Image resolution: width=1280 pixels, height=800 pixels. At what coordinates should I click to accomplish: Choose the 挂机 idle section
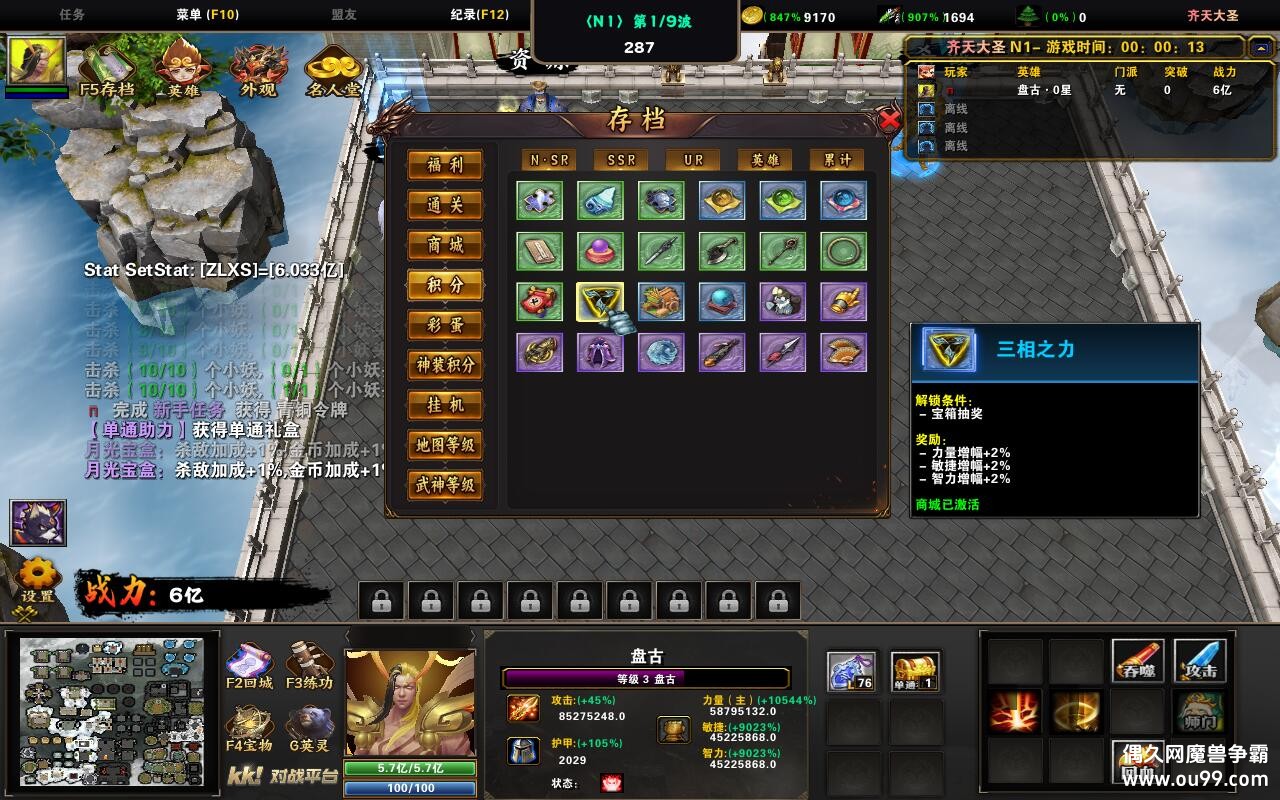(445, 405)
